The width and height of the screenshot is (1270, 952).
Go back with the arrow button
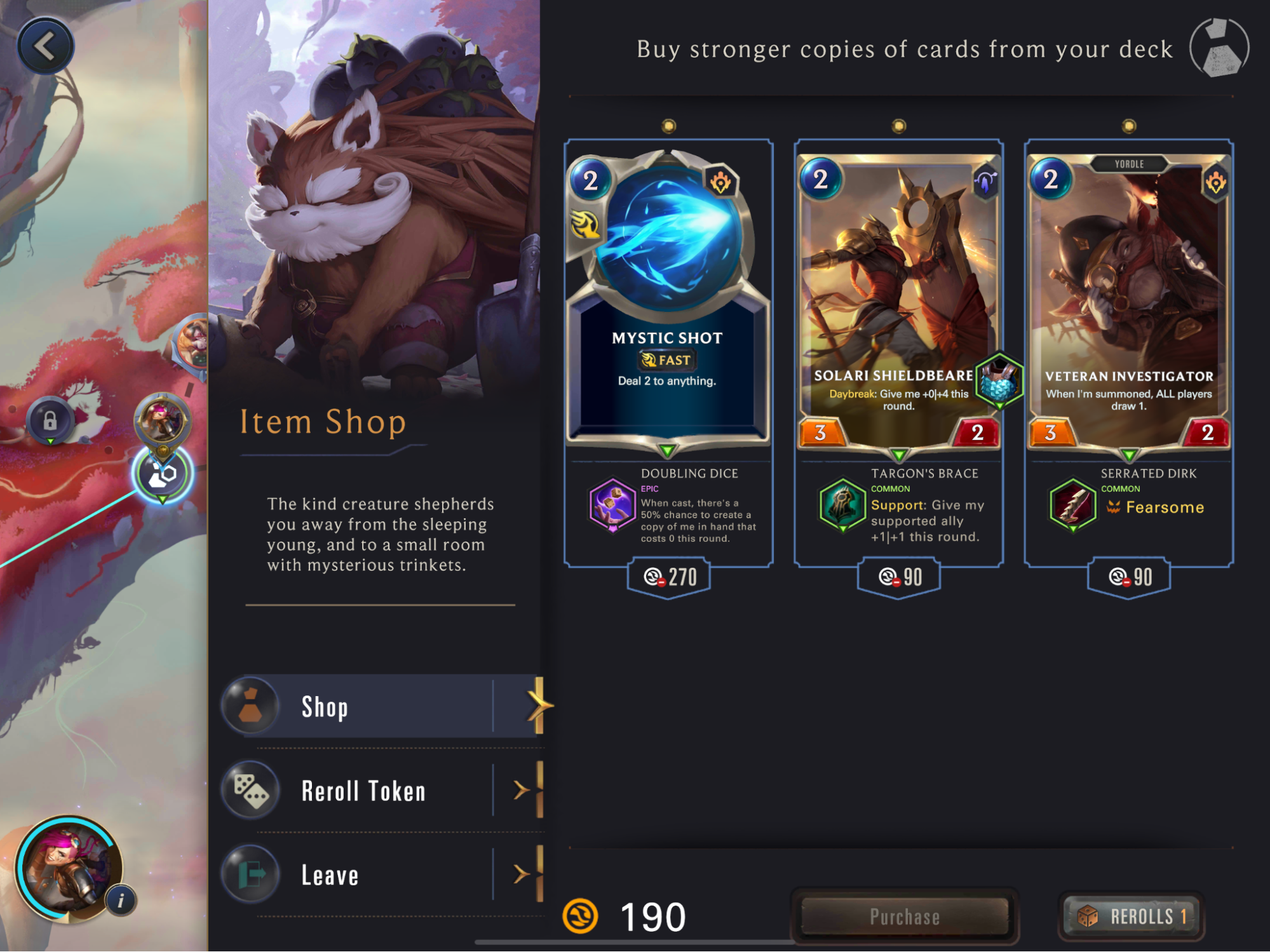coord(45,46)
